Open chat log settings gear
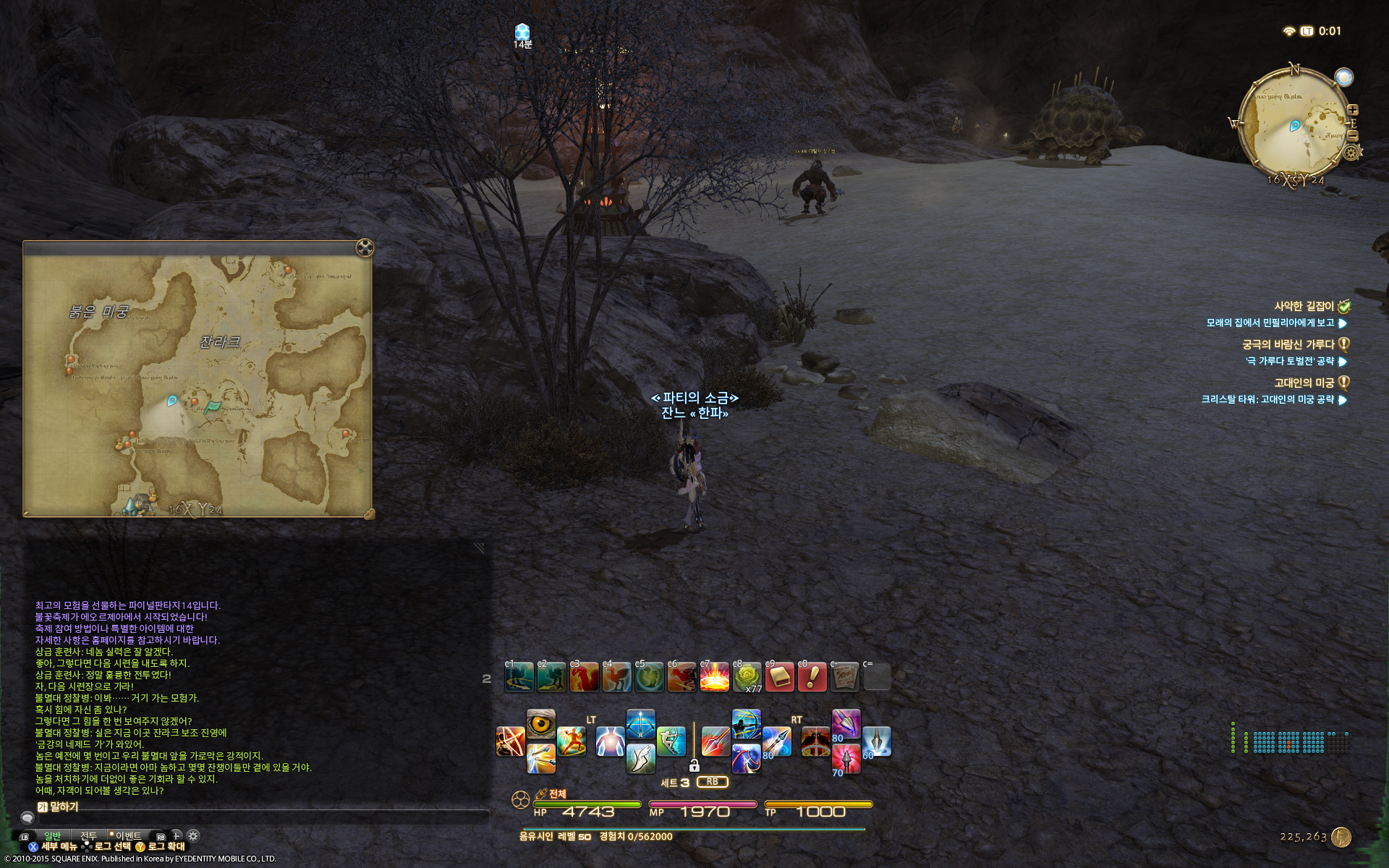1389x868 pixels. tap(192, 835)
